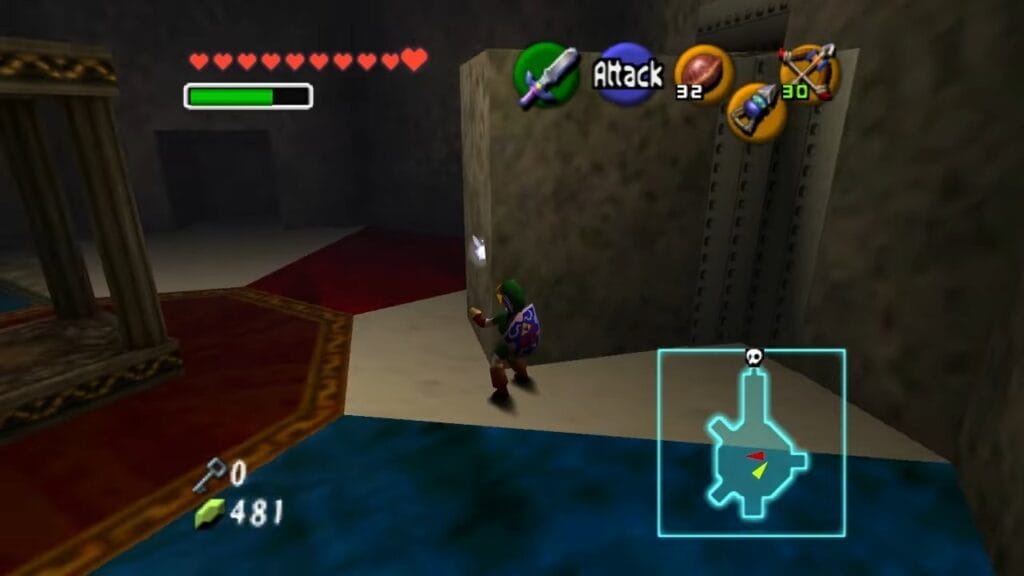The height and width of the screenshot is (576, 1024).
Task: Use the hookshot item slot
Action: point(756,112)
